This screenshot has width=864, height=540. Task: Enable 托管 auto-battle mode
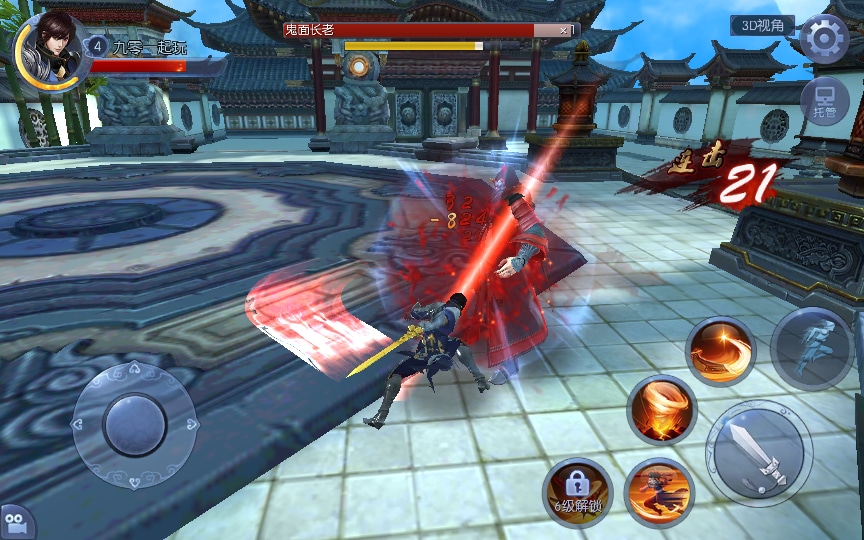[x=825, y=102]
